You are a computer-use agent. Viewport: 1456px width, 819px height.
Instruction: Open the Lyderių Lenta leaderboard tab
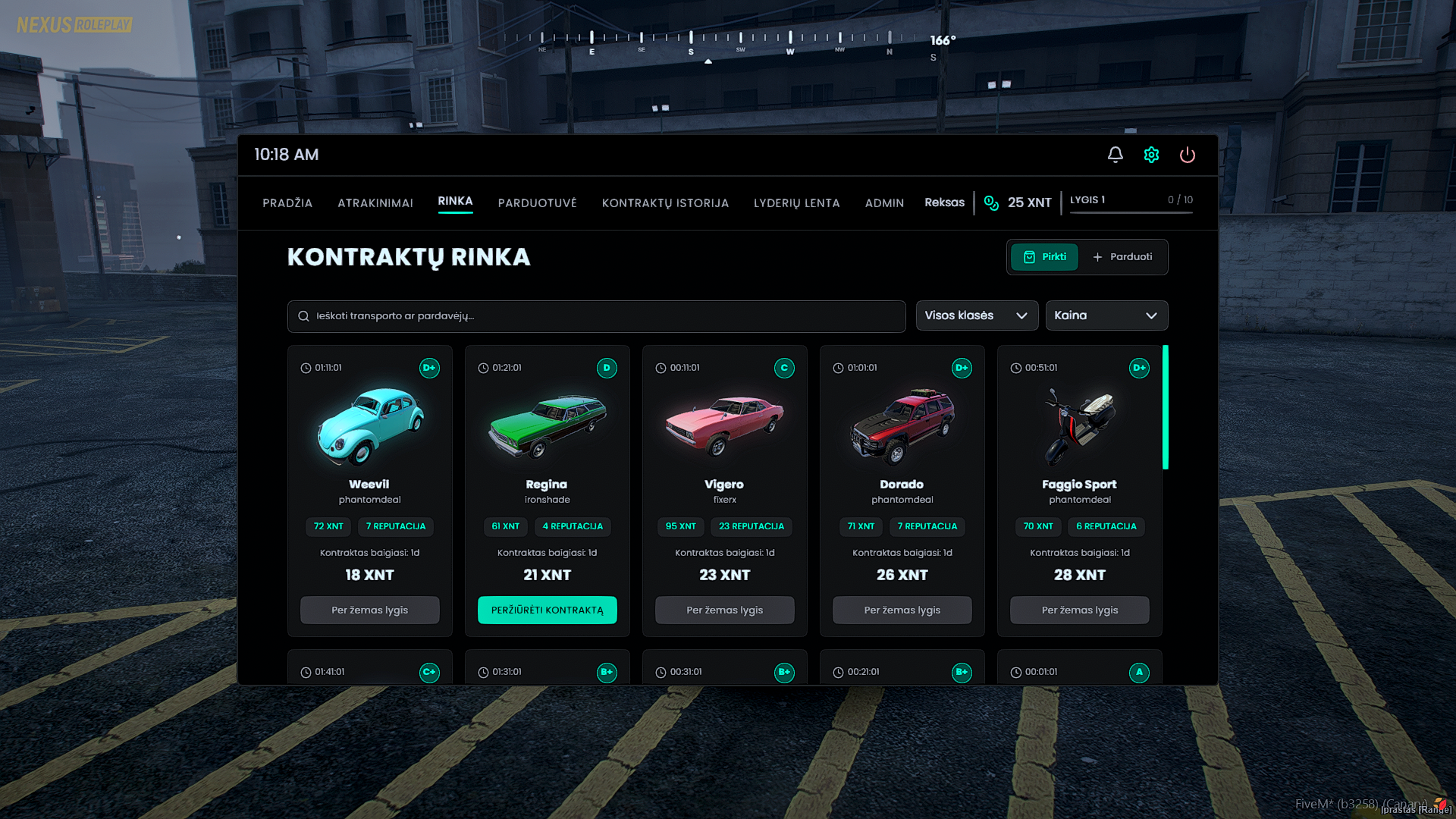point(796,203)
